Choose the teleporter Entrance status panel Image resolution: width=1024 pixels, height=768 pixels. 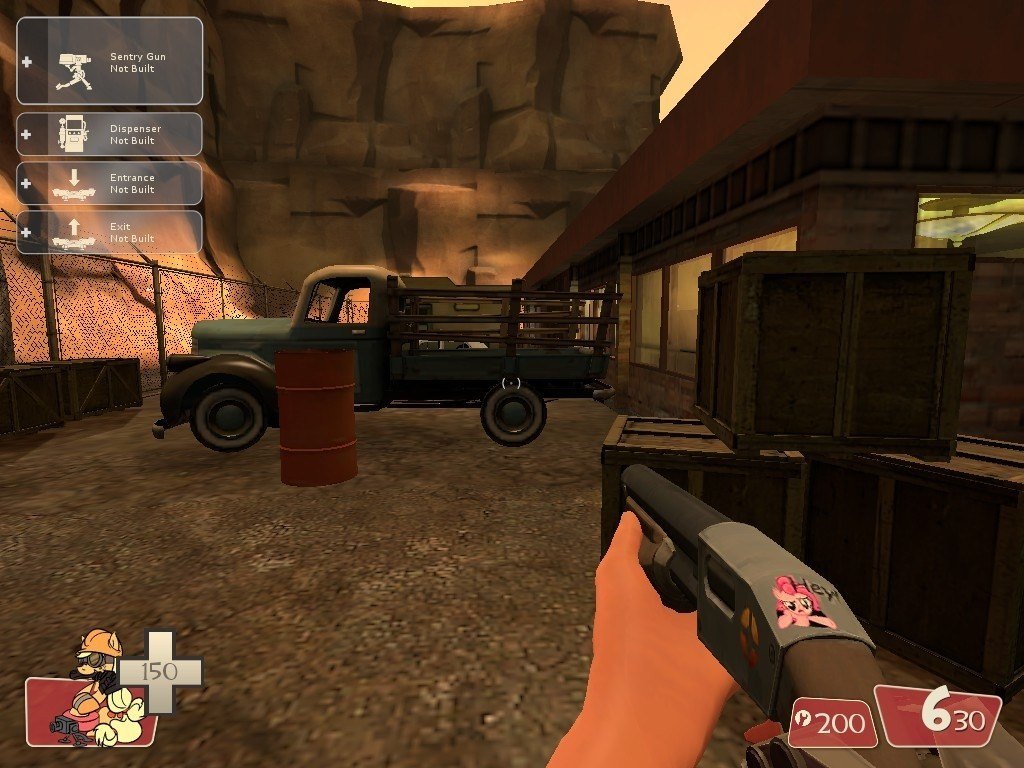coord(110,183)
